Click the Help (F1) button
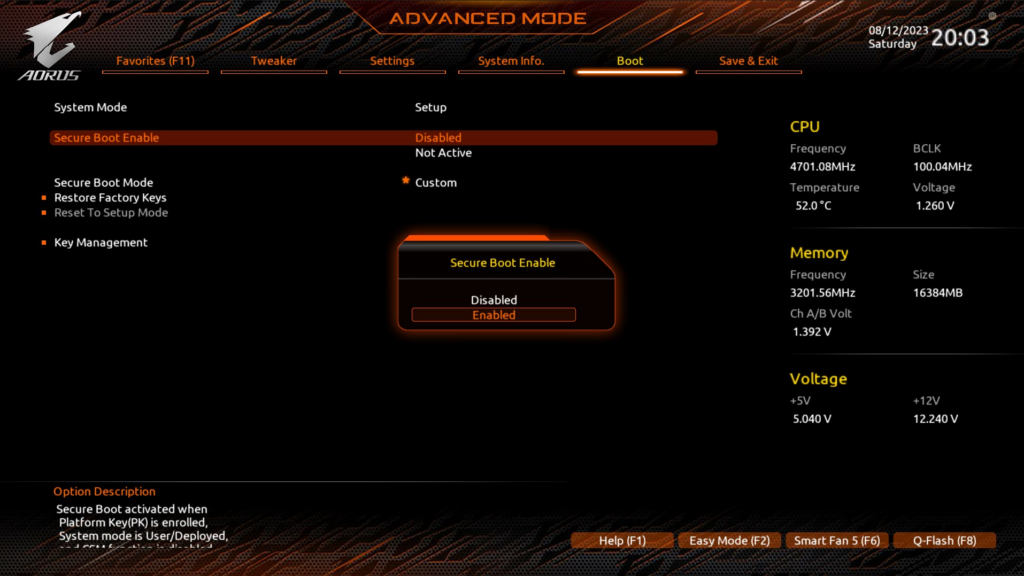The image size is (1024, 576). tap(622, 541)
